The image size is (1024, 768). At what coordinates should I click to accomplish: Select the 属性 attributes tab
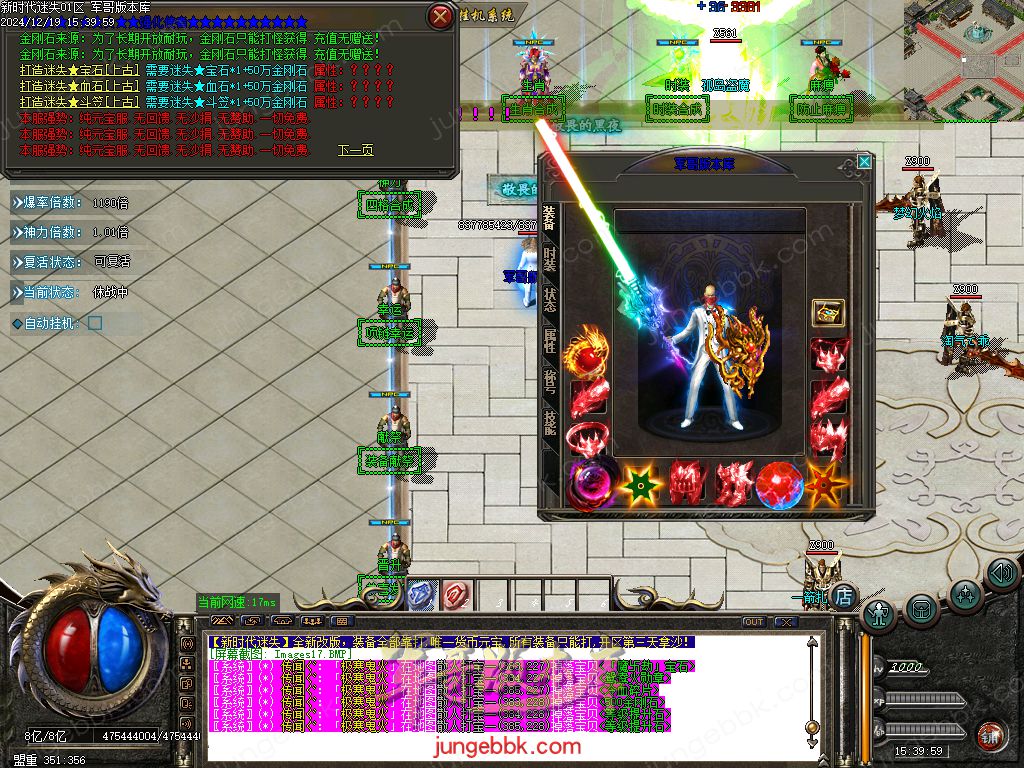550,342
